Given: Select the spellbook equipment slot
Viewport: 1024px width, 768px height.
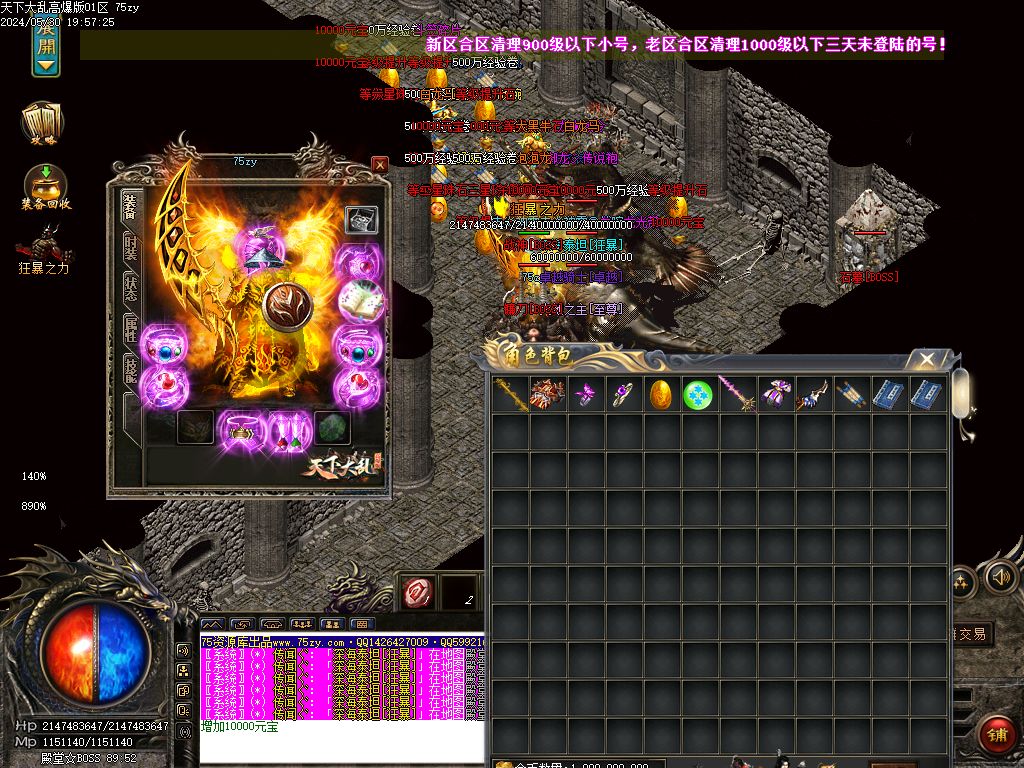Looking at the screenshot, I should (360, 301).
